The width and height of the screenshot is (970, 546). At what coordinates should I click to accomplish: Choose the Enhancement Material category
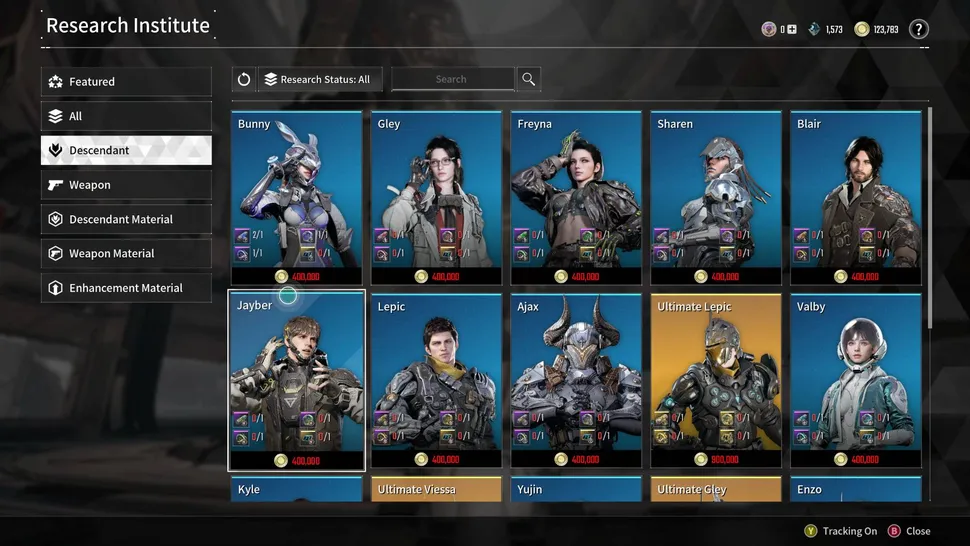(126, 288)
